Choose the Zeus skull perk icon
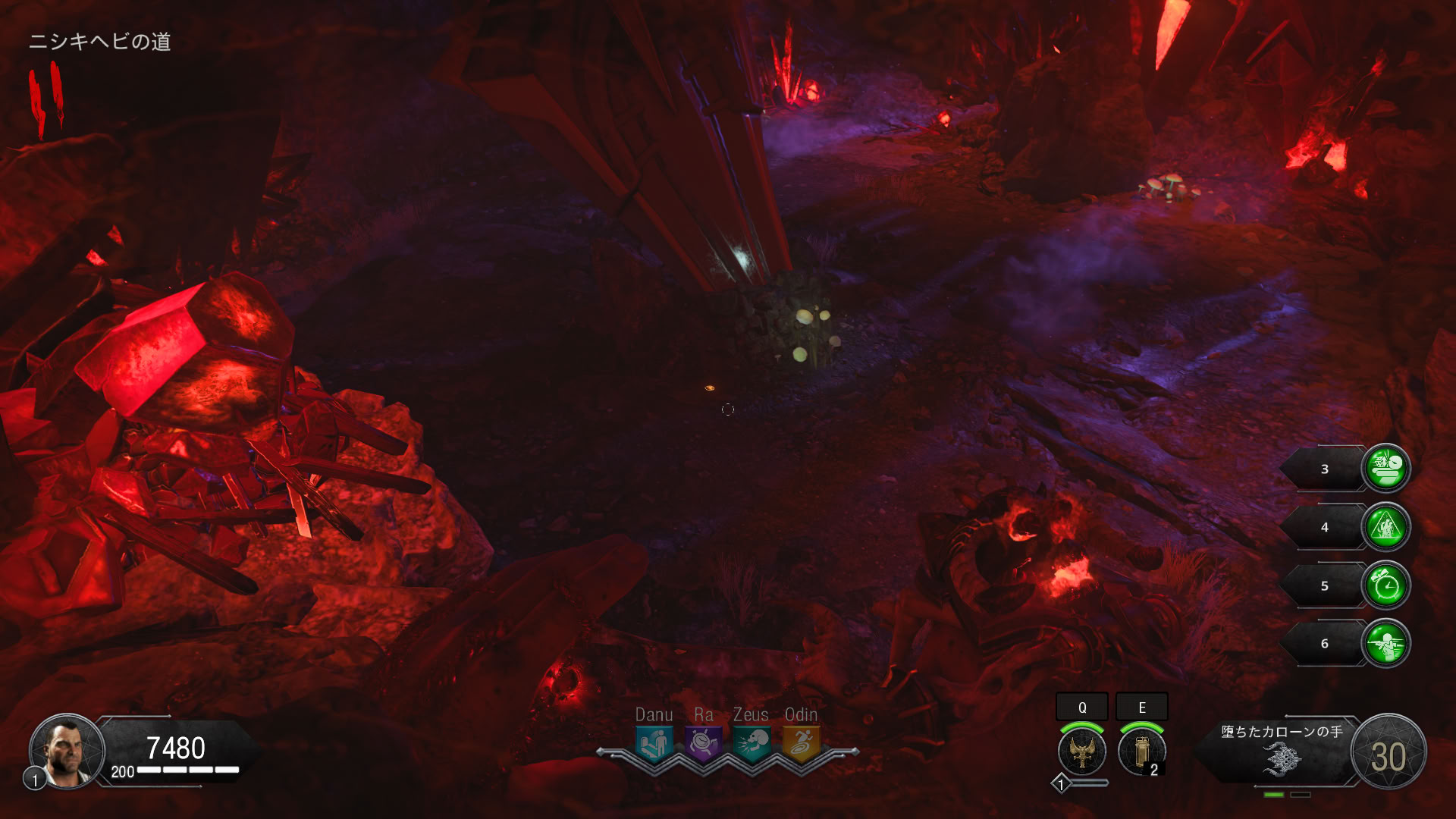 click(752, 742)
